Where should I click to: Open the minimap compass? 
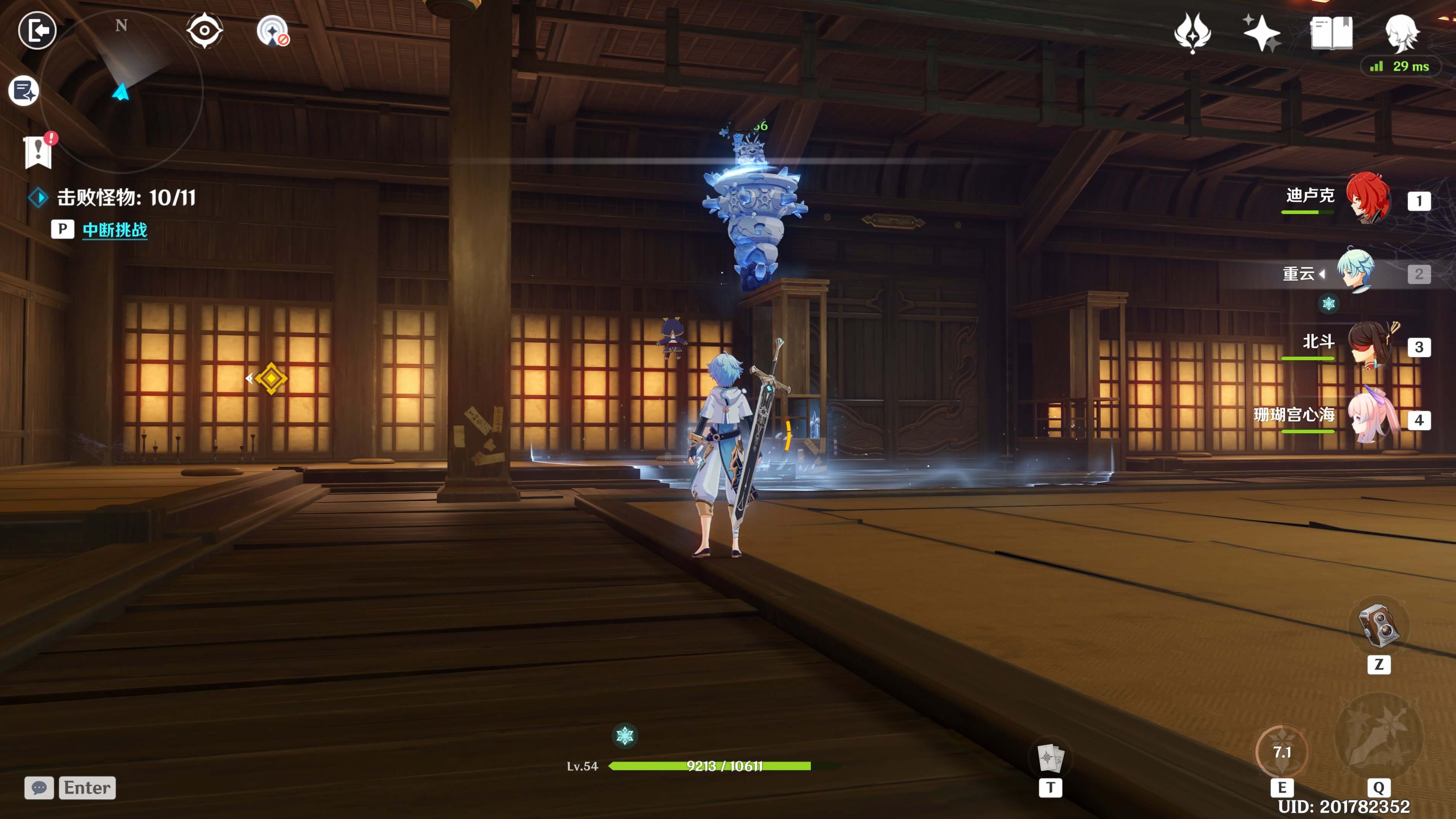click(x=121, y=91)
